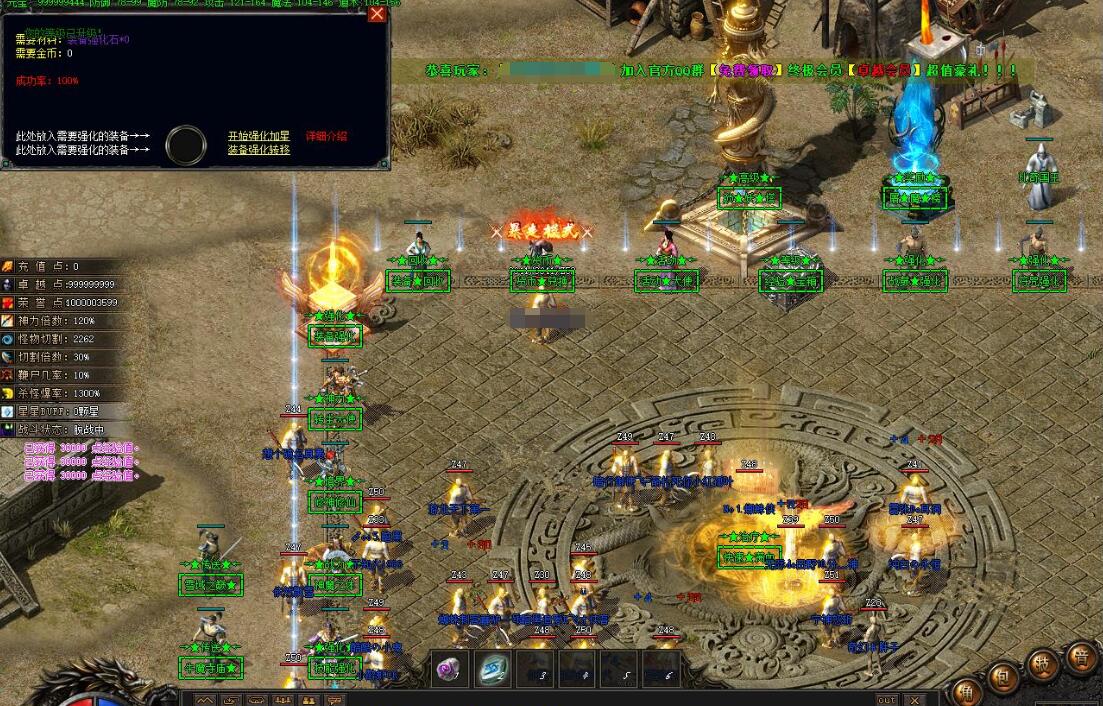Click the 开始强化加星 start enhancement link
Viewport: 1103px width, 706px height.
pyautogui.click(x=258, y=136)
